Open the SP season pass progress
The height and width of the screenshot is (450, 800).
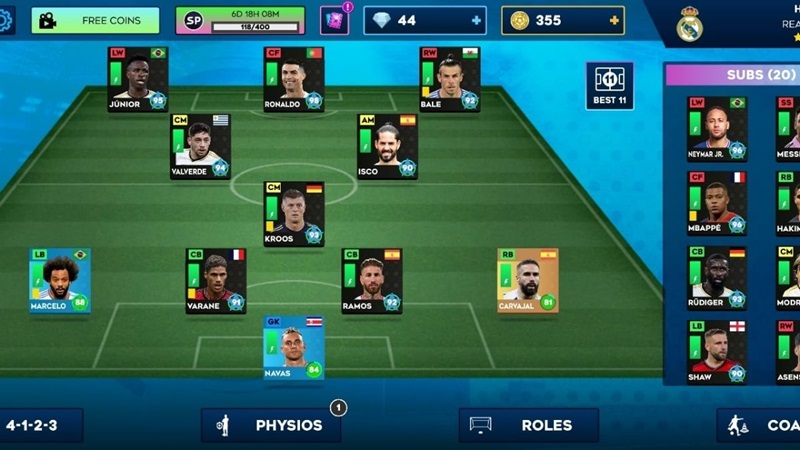[x=242, y=20]
